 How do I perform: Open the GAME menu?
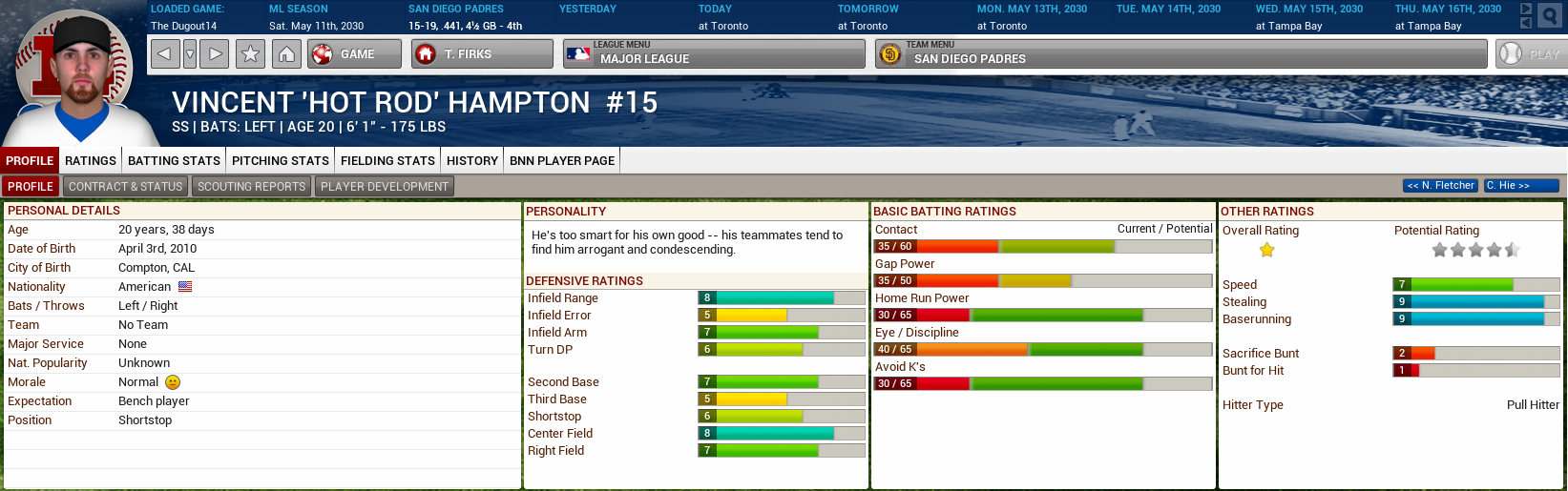tap(354, 54)
